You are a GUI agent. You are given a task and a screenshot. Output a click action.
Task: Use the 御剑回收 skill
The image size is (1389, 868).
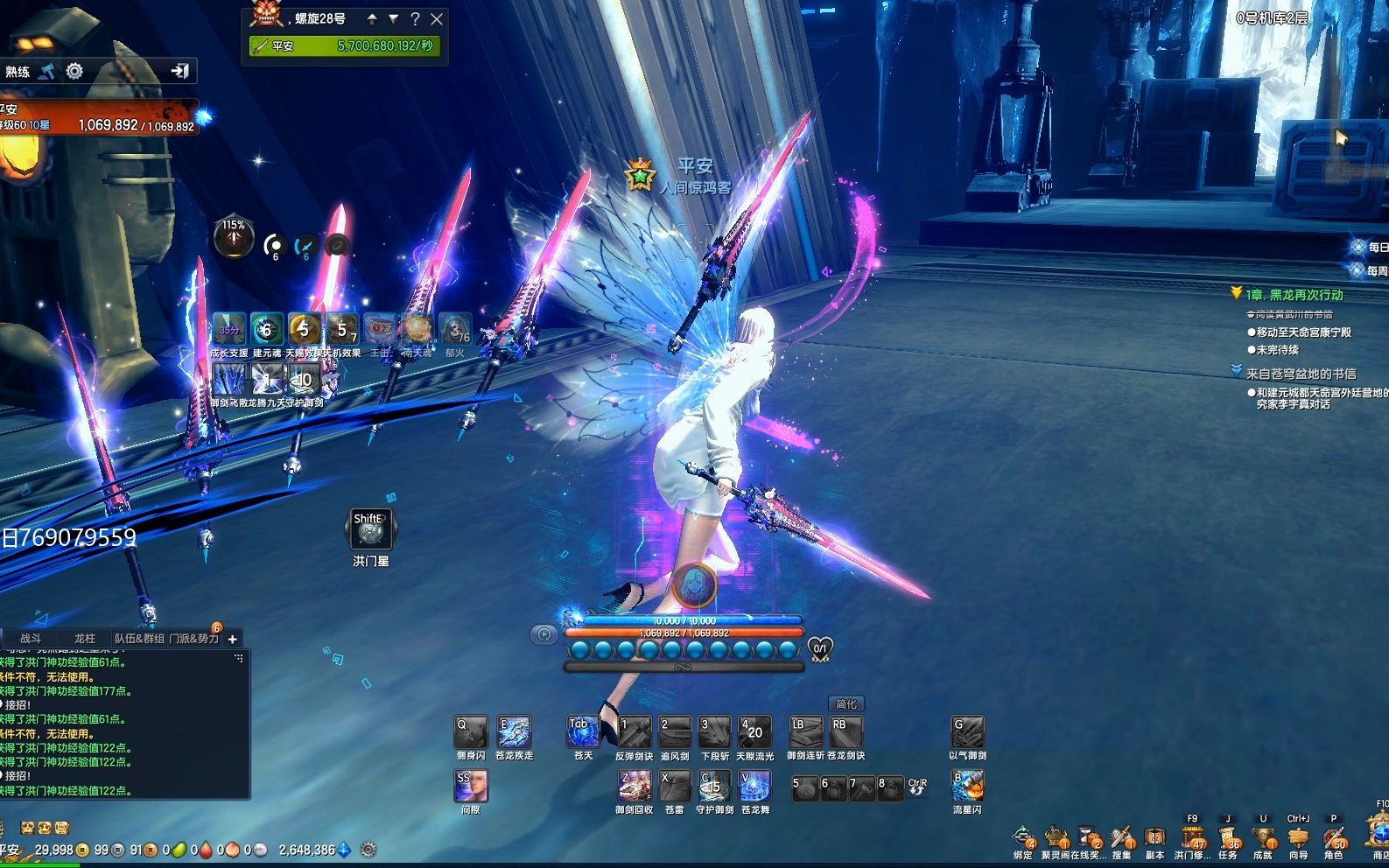pos(634,787)
